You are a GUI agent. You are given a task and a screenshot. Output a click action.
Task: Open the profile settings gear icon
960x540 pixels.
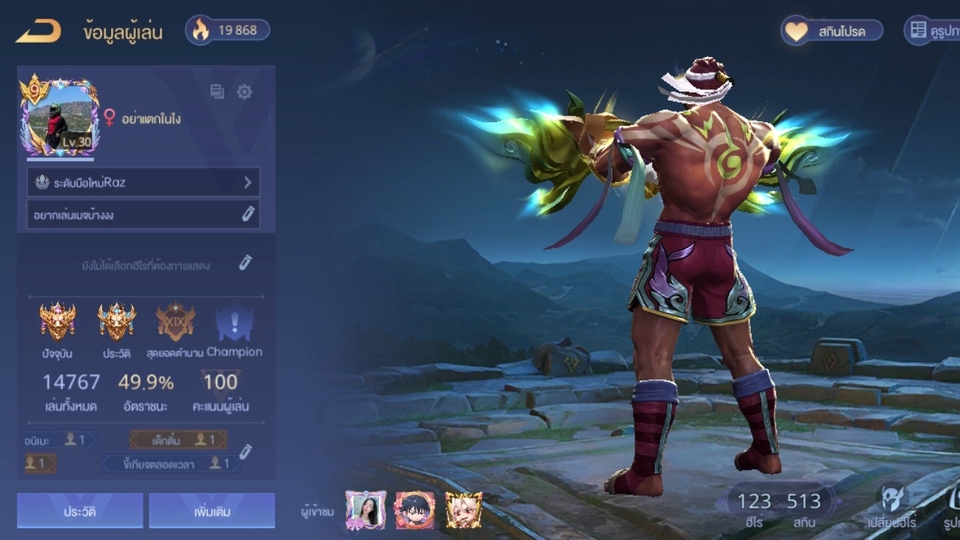click(244, 92)
